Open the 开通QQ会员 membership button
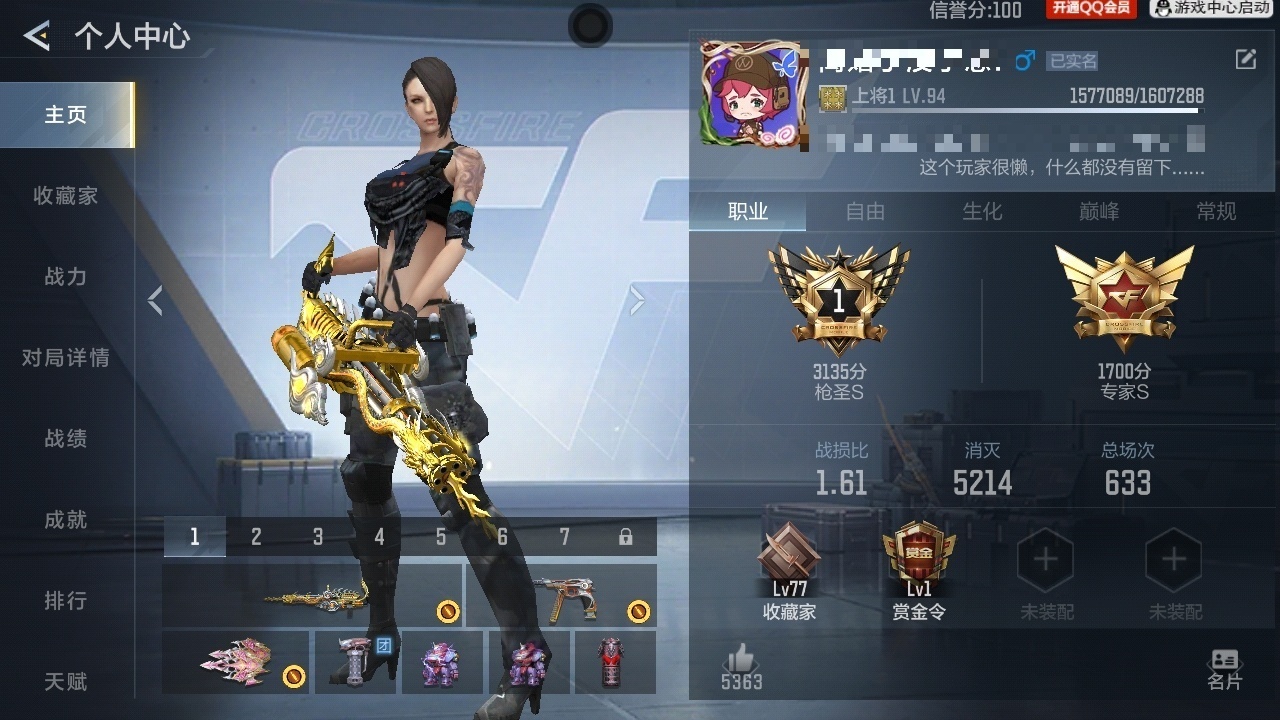The width and height of the screenshot is (1280, 720). [1091, 9]
